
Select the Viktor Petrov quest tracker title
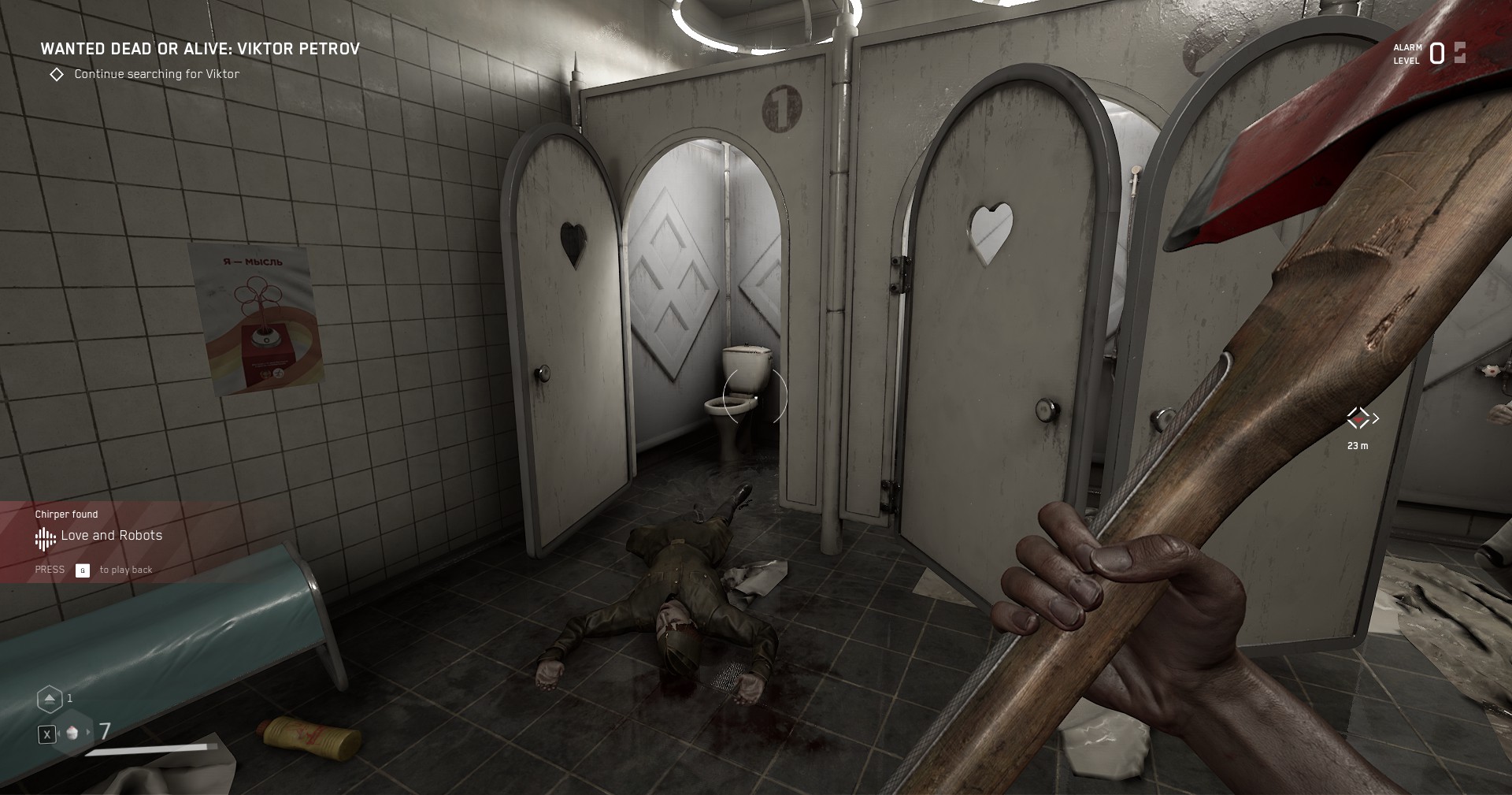tap(200, 49)
